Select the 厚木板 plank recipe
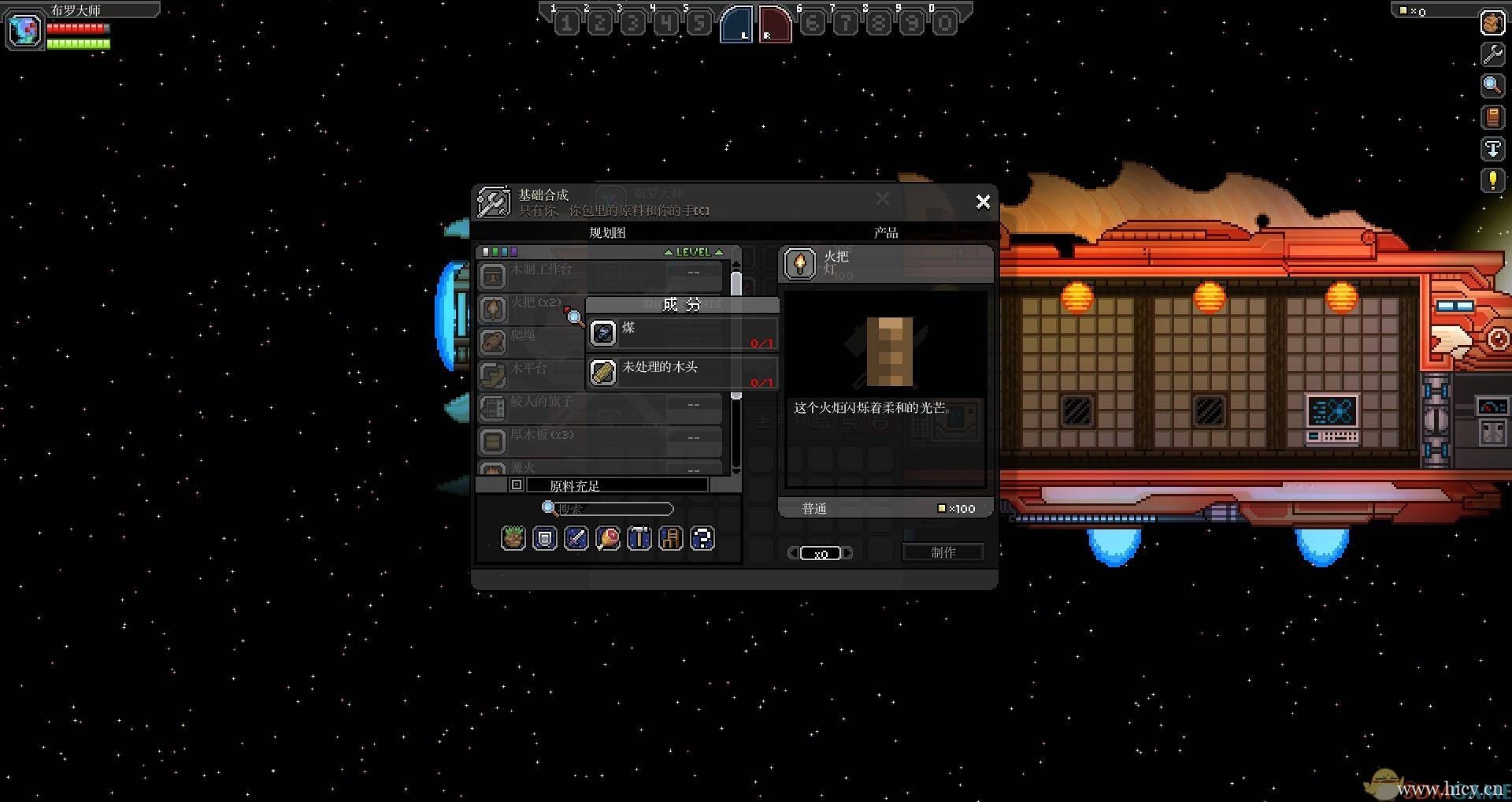This screenshot has width=1512, height=802. (x=598, y=440)
